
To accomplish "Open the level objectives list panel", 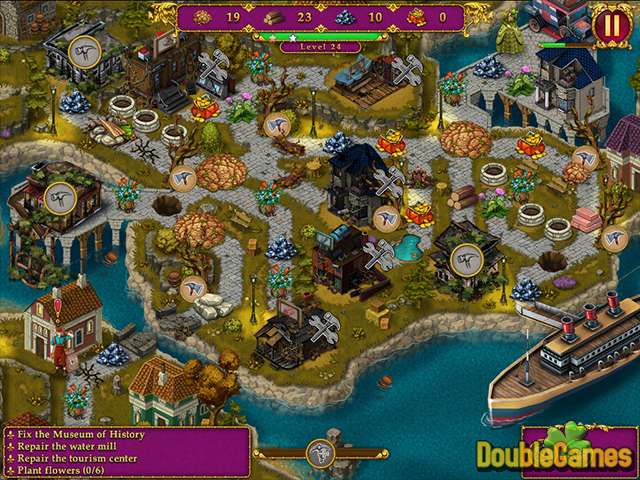I will 126,452.
